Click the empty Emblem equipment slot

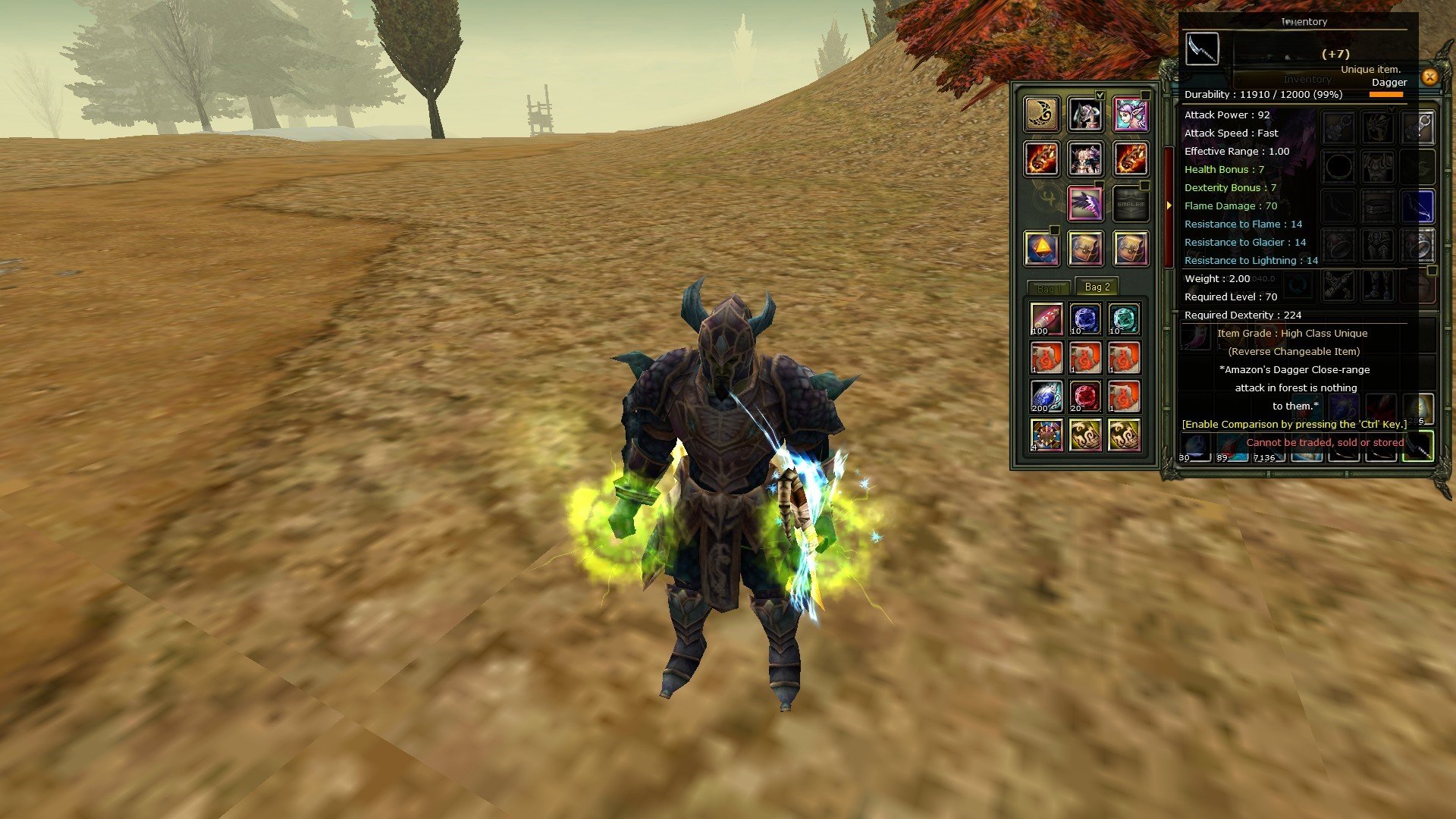tap(1131, 203)
